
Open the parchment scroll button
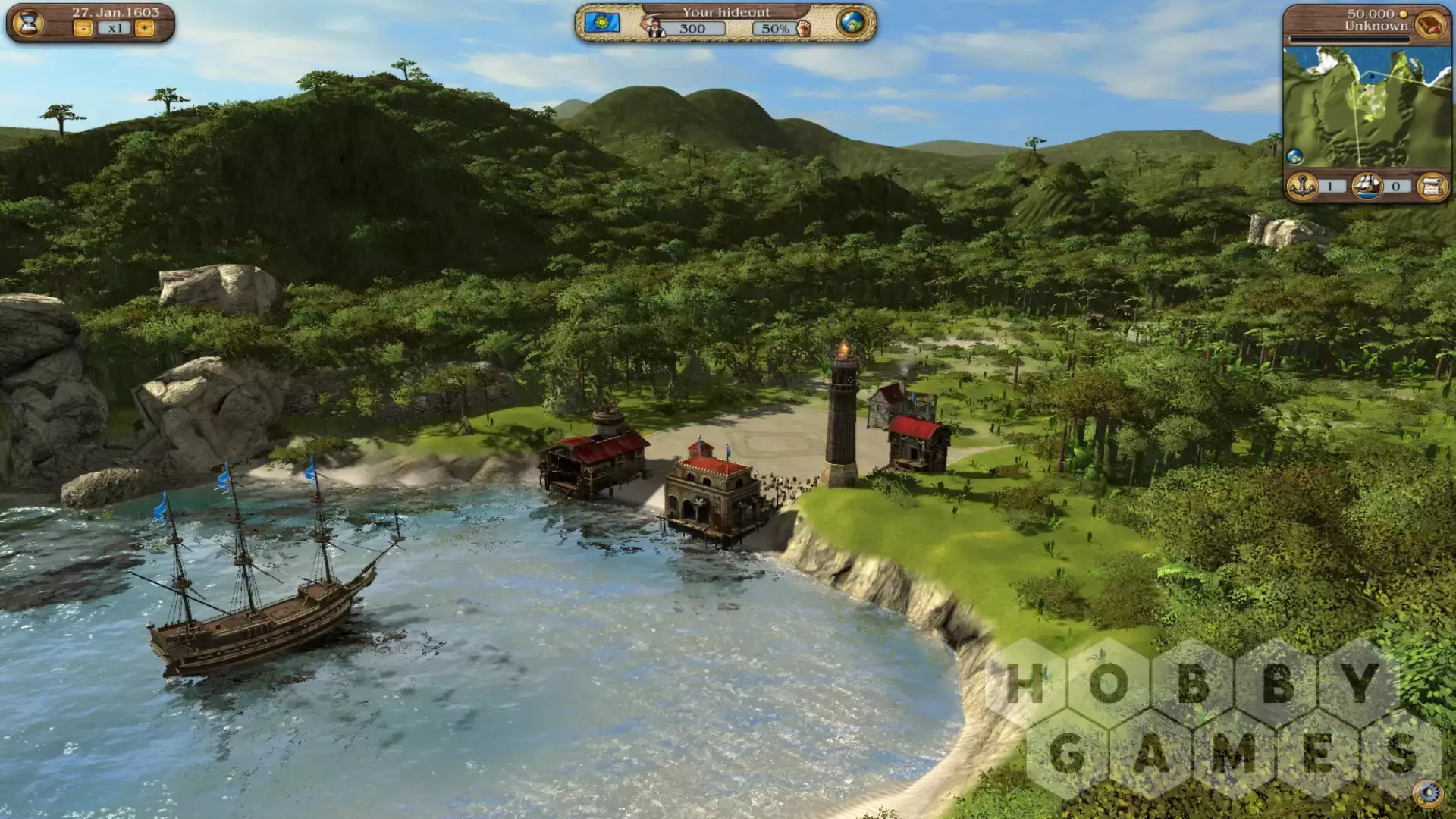(x=1432, y=186)
